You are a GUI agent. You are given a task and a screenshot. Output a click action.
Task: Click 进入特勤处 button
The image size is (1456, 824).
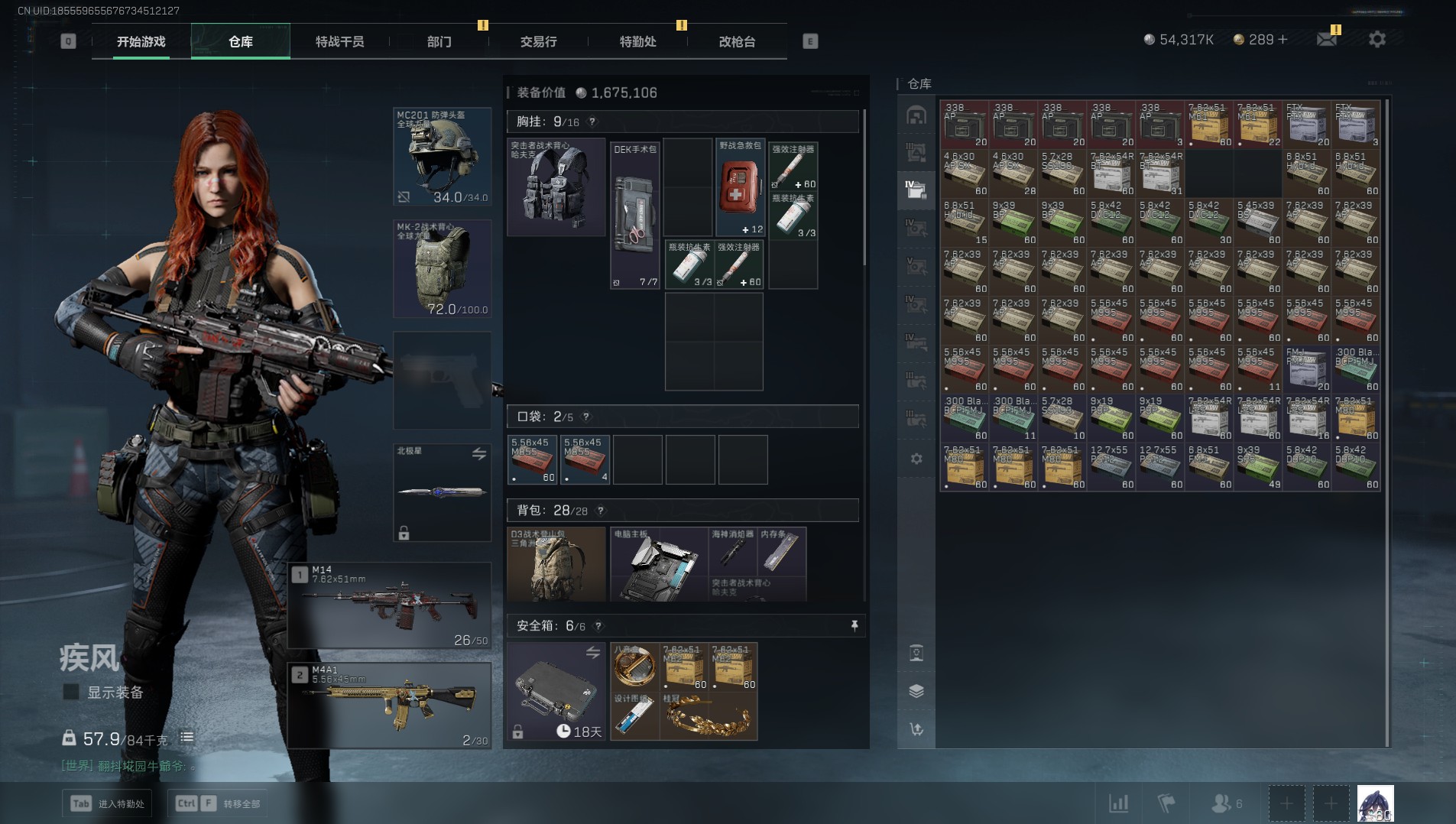click(x=107, y=803)
